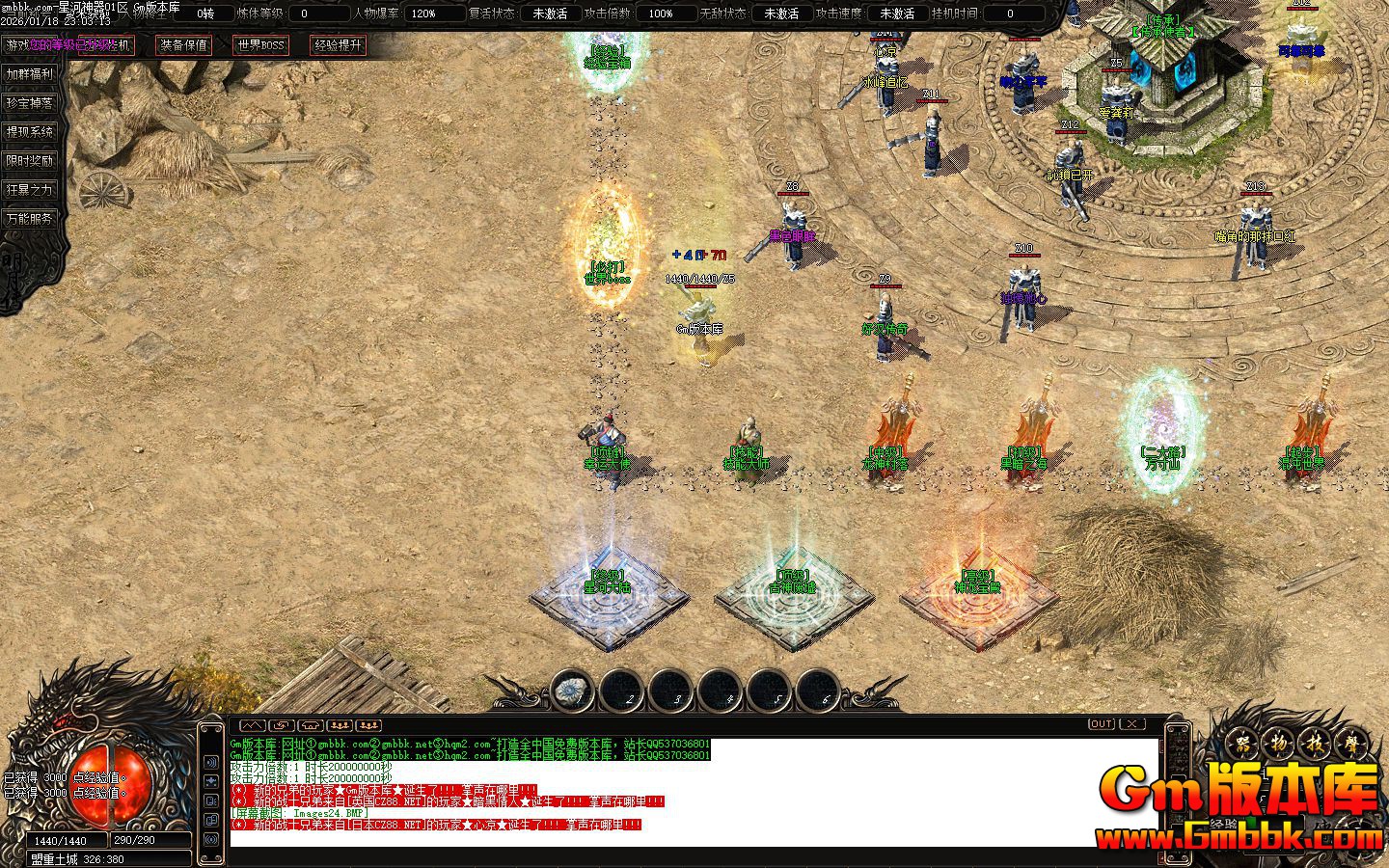Open the 器 equipment orb

point(1243,745)
